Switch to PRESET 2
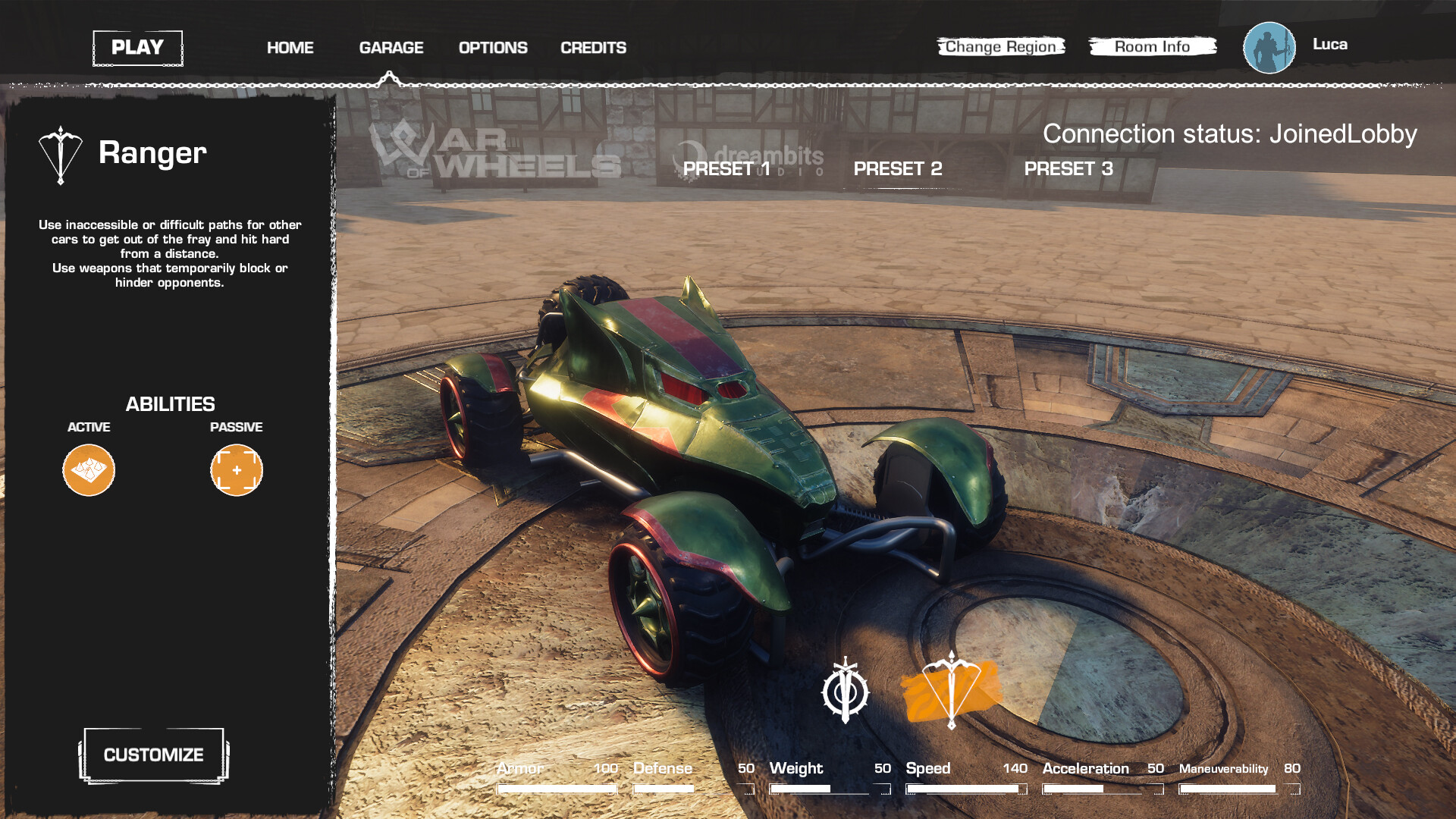 898,169
